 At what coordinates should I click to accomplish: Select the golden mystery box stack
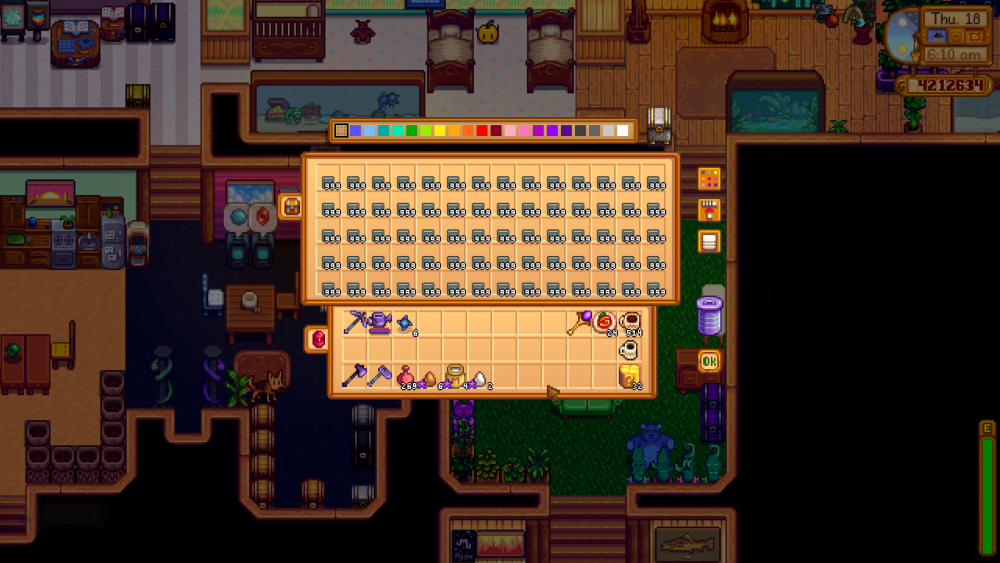[631, 376]
